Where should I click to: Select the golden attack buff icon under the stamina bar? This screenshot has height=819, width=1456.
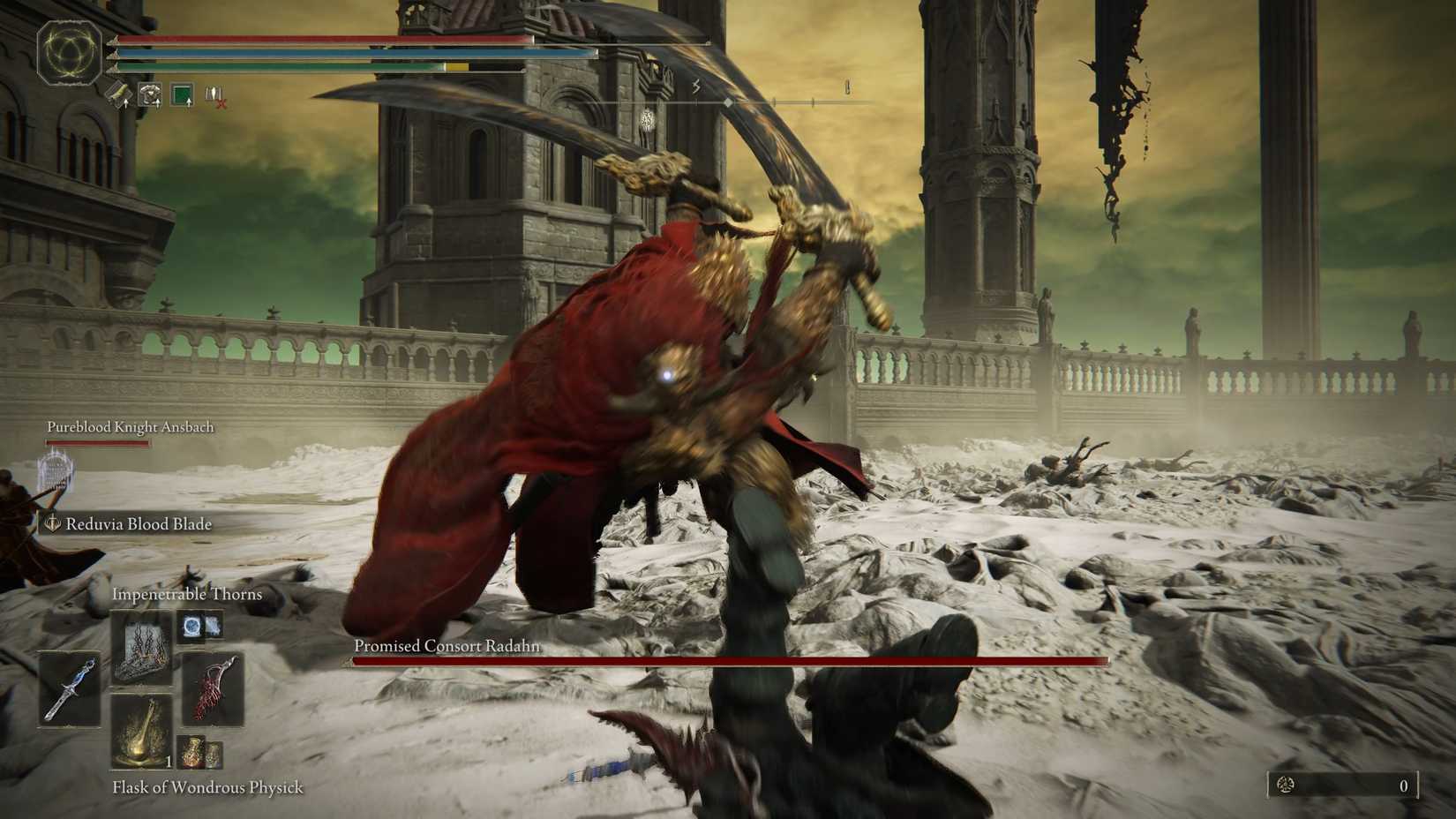pos(117,93)
